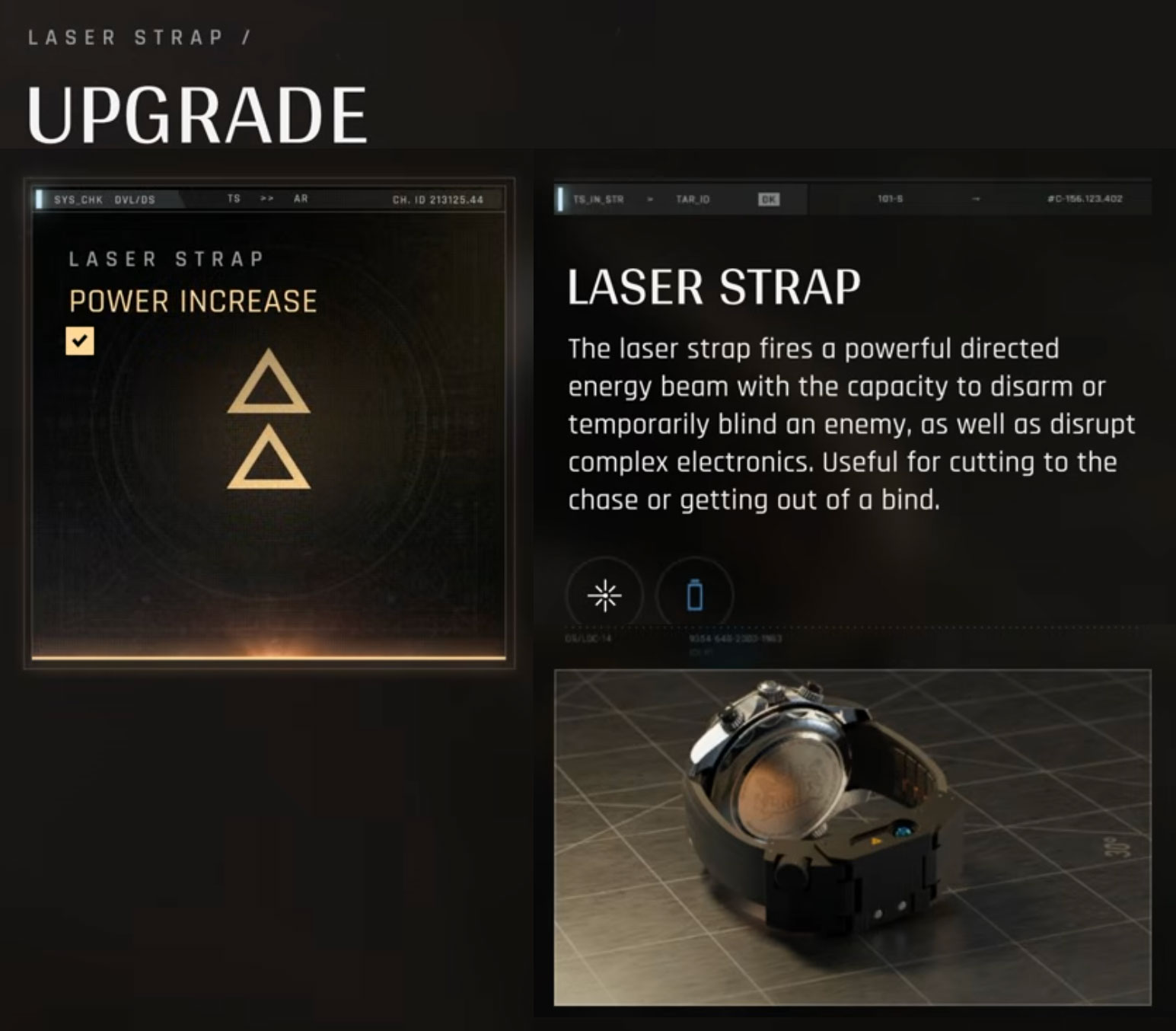Go back via the Laser Strap breadcrumb

[x=126, y=37]
